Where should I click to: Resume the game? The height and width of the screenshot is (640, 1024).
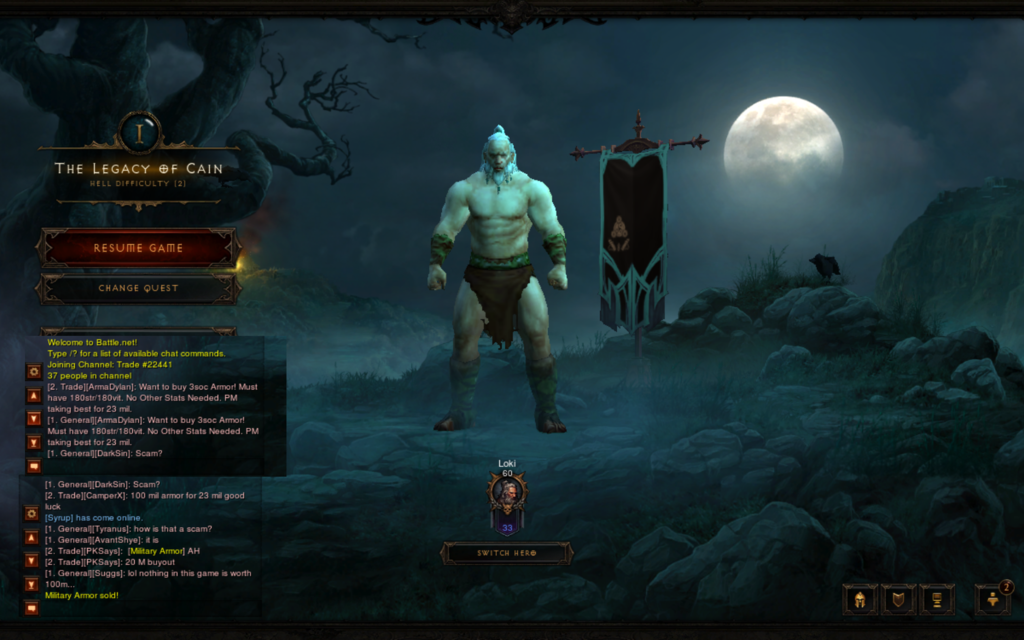click(x=138, y=248)
